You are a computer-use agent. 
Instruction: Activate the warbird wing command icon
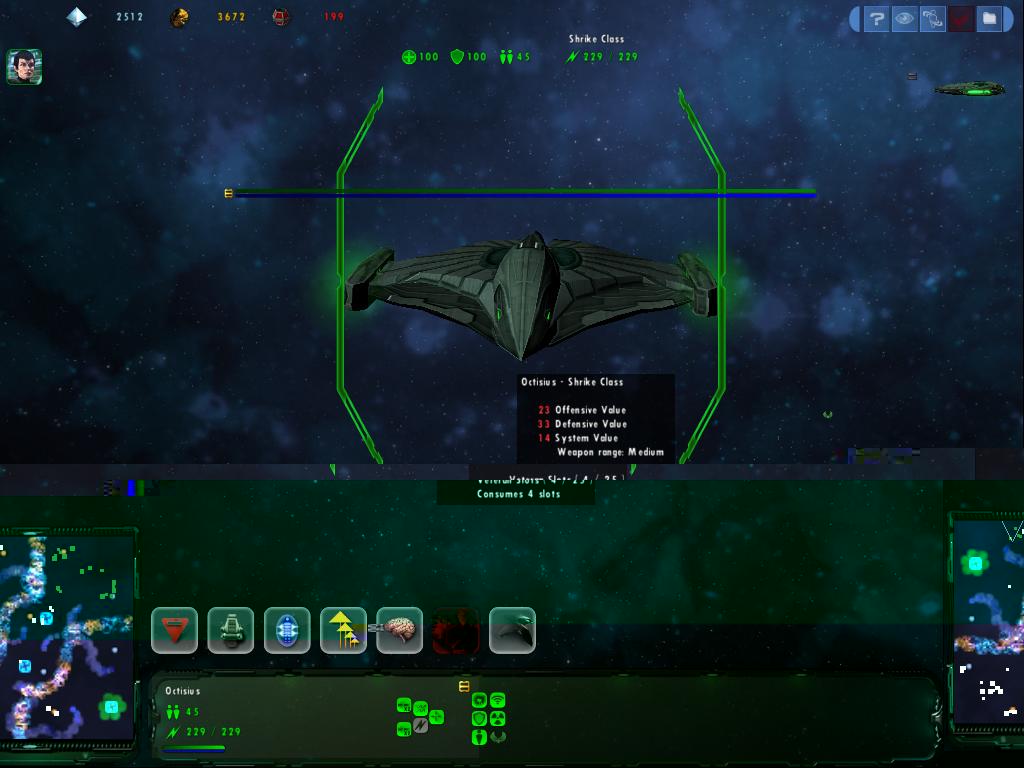(x=512, y=631)
